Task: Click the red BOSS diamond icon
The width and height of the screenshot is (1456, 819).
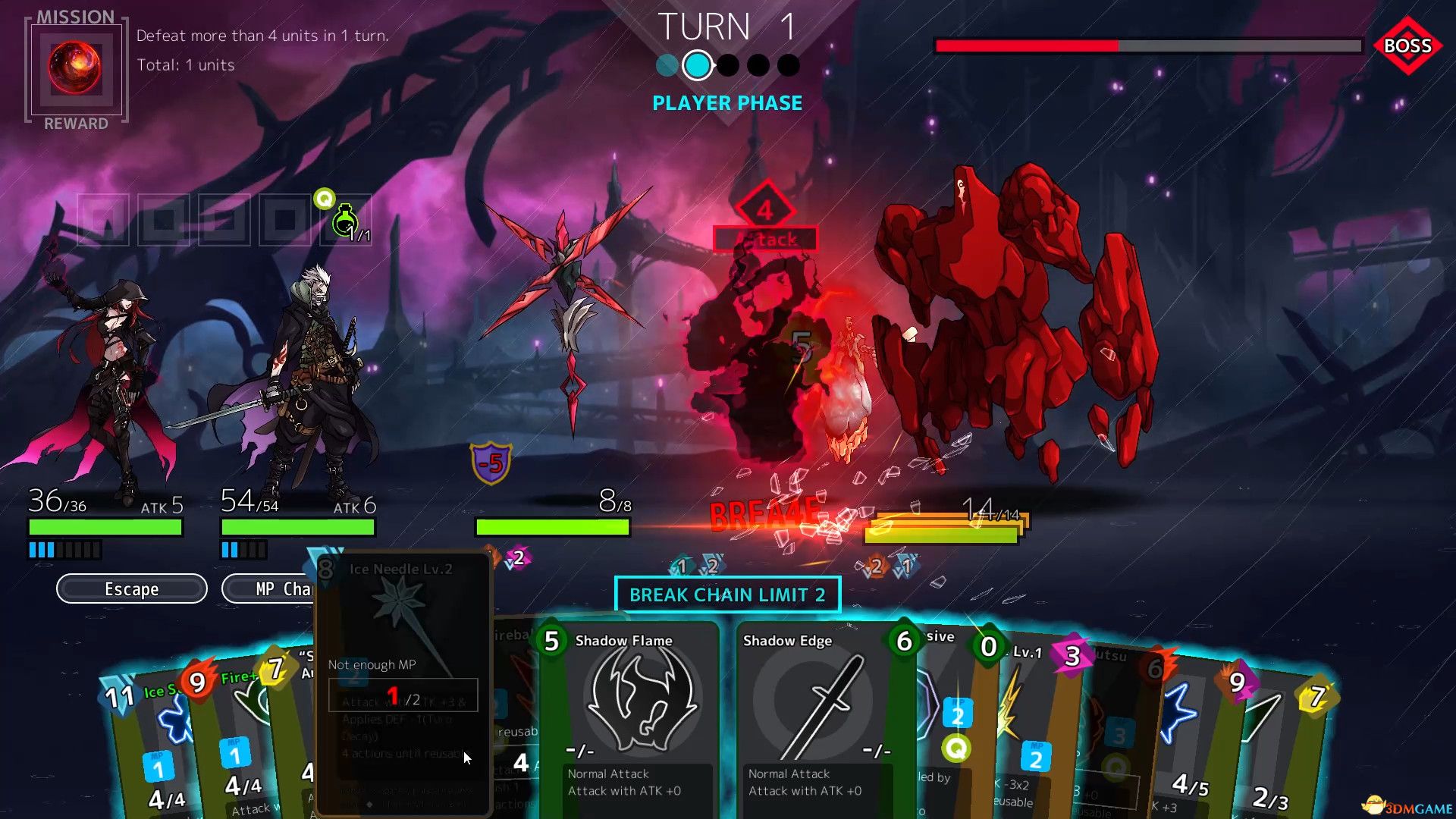Action: (x=1407, y=45)
